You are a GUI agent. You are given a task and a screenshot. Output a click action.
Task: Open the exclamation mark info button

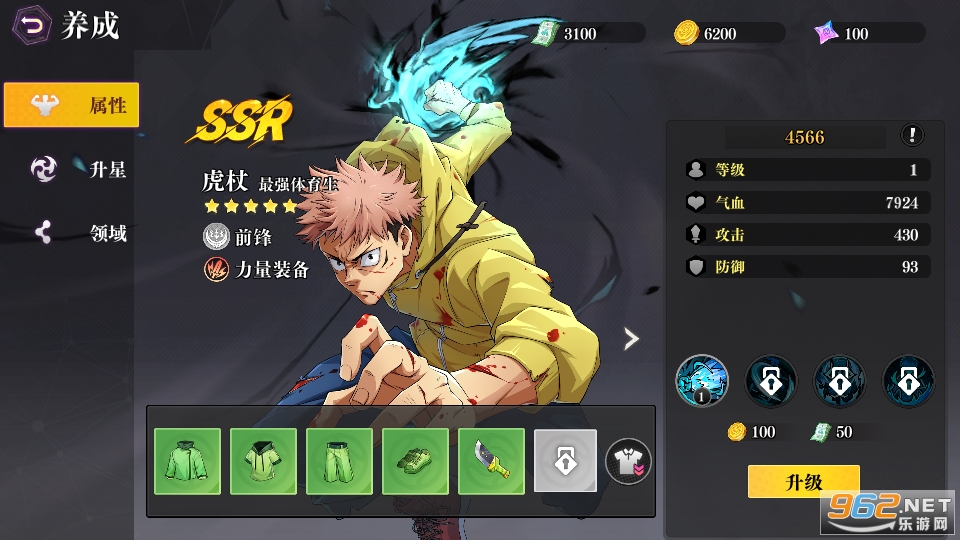pyautogui.click(x=912, y=136)
